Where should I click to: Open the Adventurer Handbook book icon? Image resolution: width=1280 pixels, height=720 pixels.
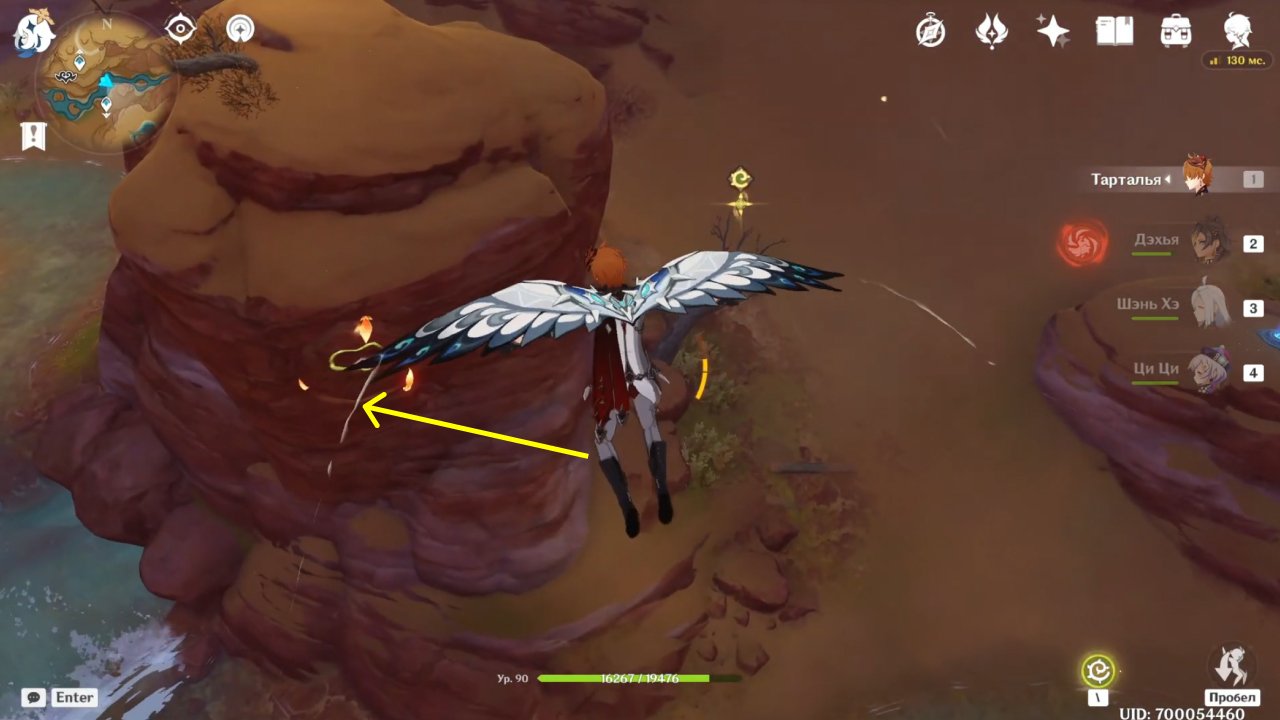click(x=1114, y=32)
